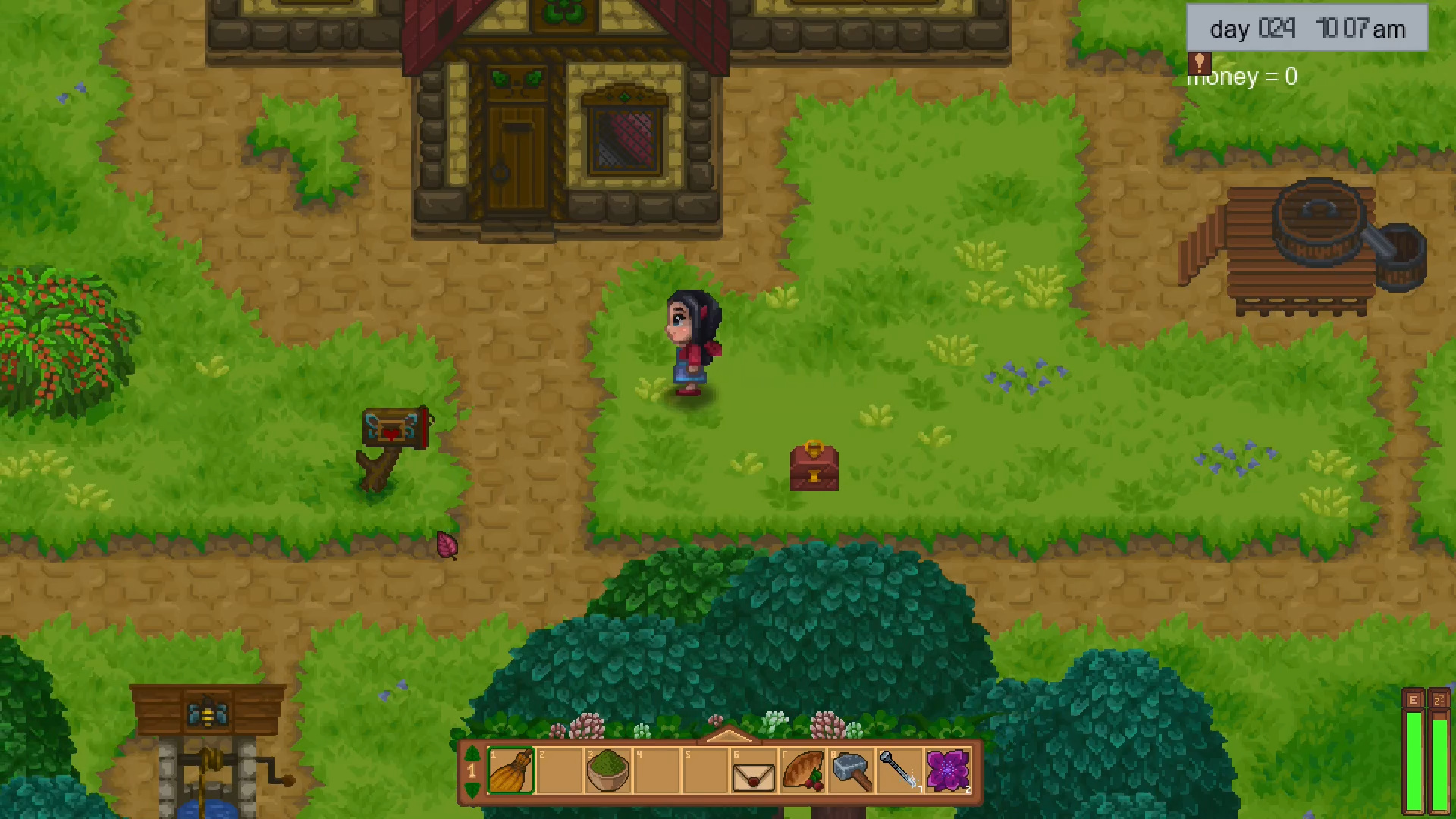Screen dimensions: 1456x819
Task: Pick the purple flower hotbar slot
Action: coord(948,771)
